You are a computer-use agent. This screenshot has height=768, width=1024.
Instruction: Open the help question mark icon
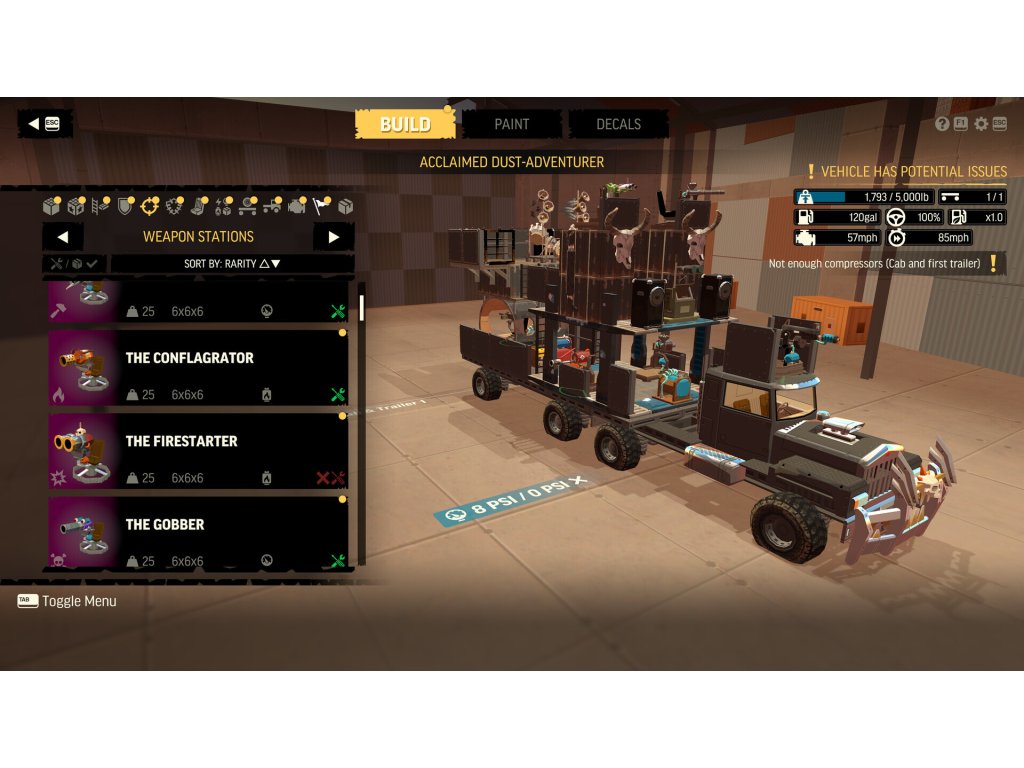[942, 124]
